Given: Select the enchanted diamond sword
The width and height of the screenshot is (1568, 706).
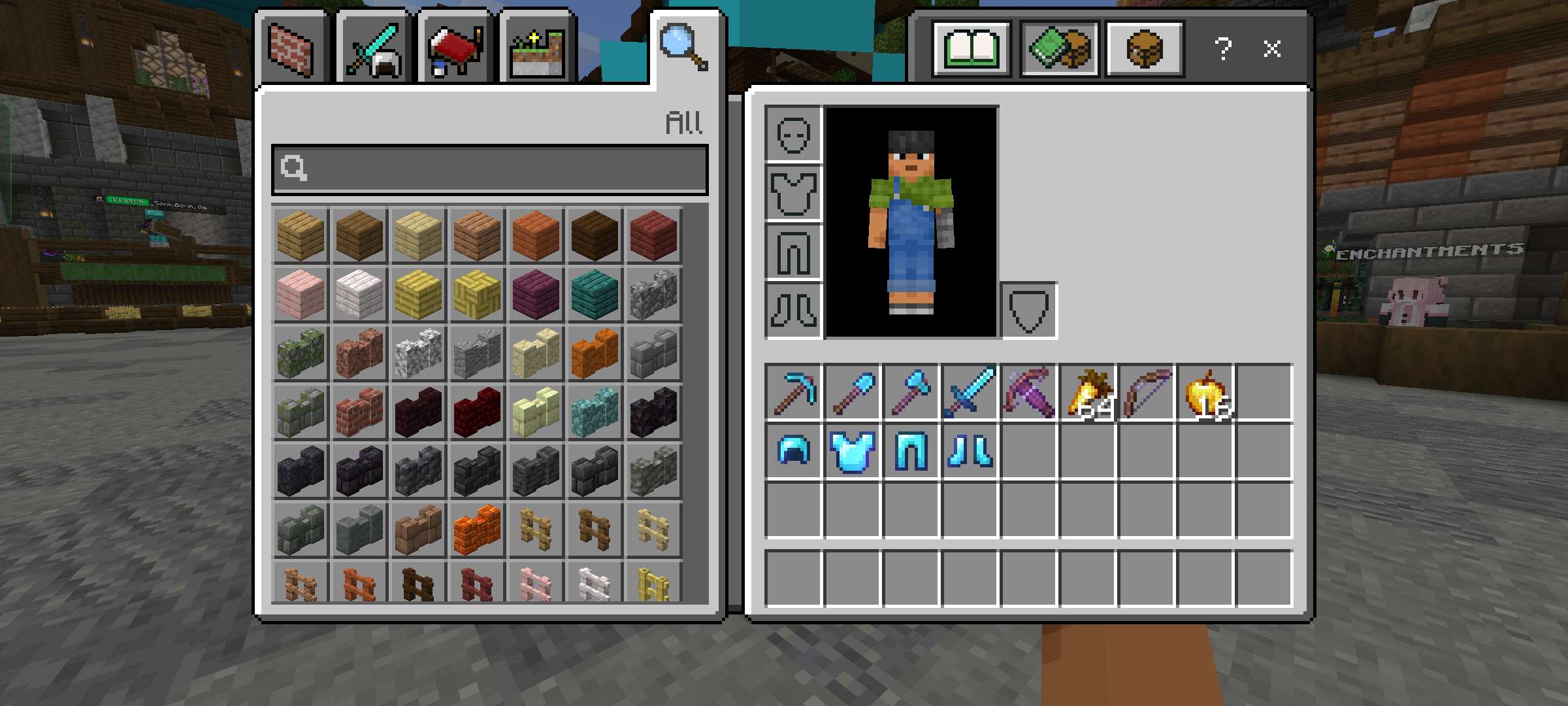Looking at the screenshot, I should point(970,393).
